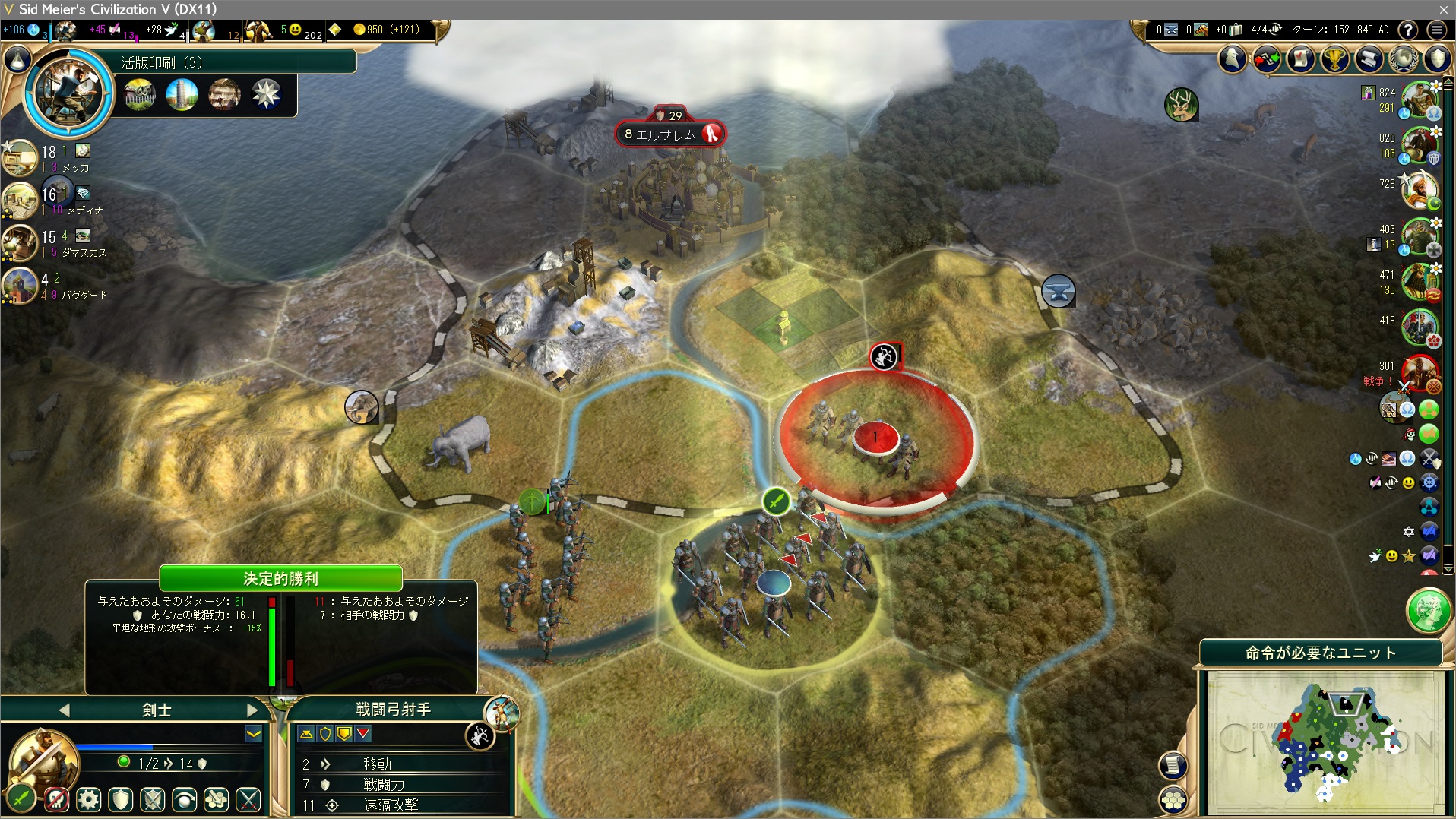Open the advisor head button
The image size is (1456, 819).
(1428, 610)
